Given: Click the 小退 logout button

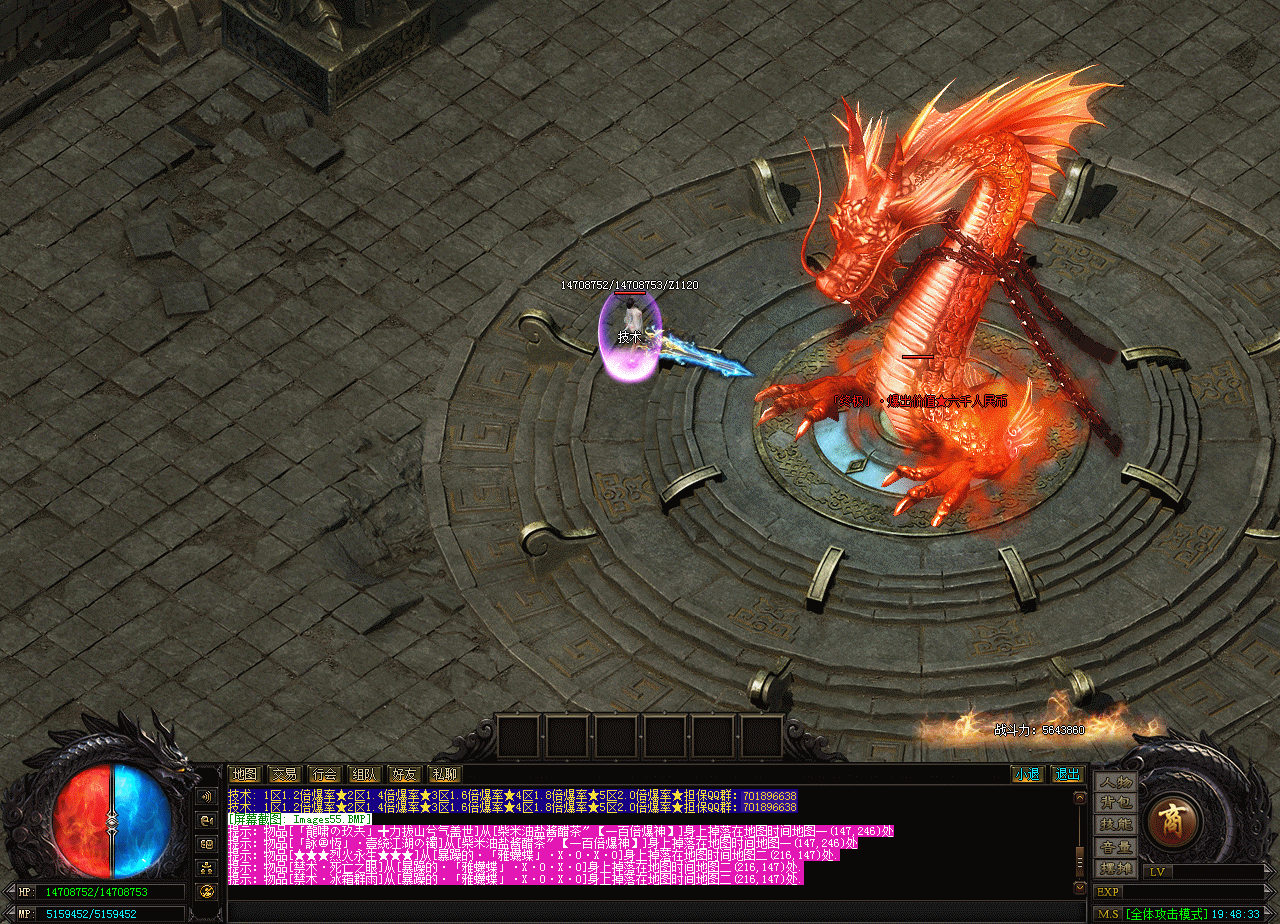Looking at the screenshot, I should click(1027, 774).
